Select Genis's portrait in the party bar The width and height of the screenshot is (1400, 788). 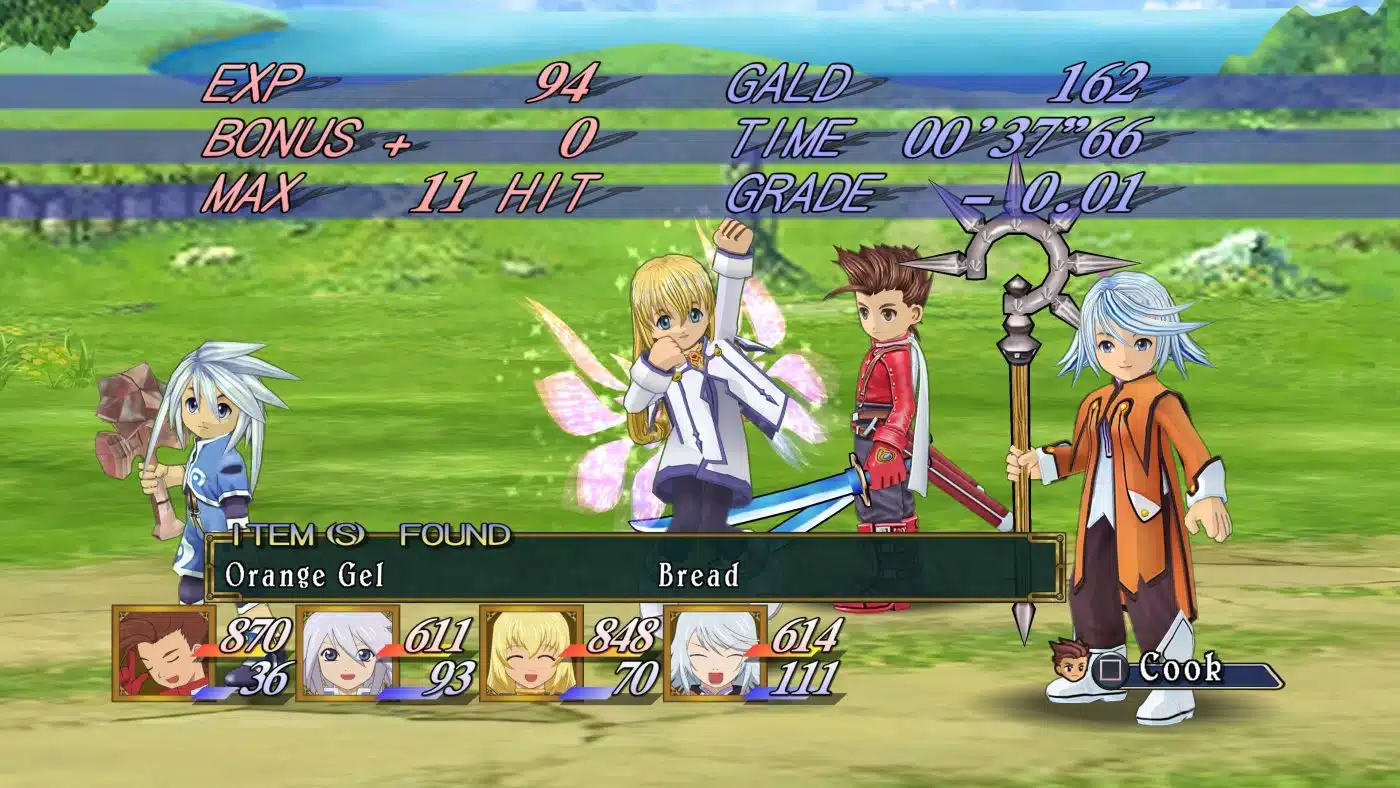pyautogui.click(x=347, y=652)
